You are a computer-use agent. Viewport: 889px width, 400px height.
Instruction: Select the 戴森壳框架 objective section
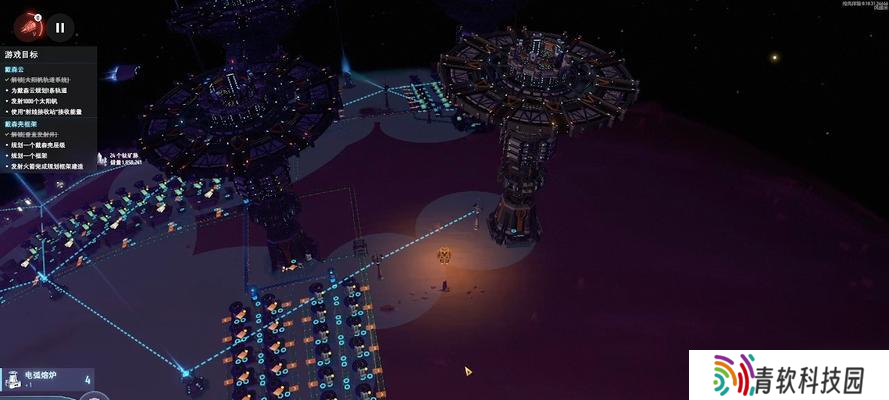[x=21, y=123]
